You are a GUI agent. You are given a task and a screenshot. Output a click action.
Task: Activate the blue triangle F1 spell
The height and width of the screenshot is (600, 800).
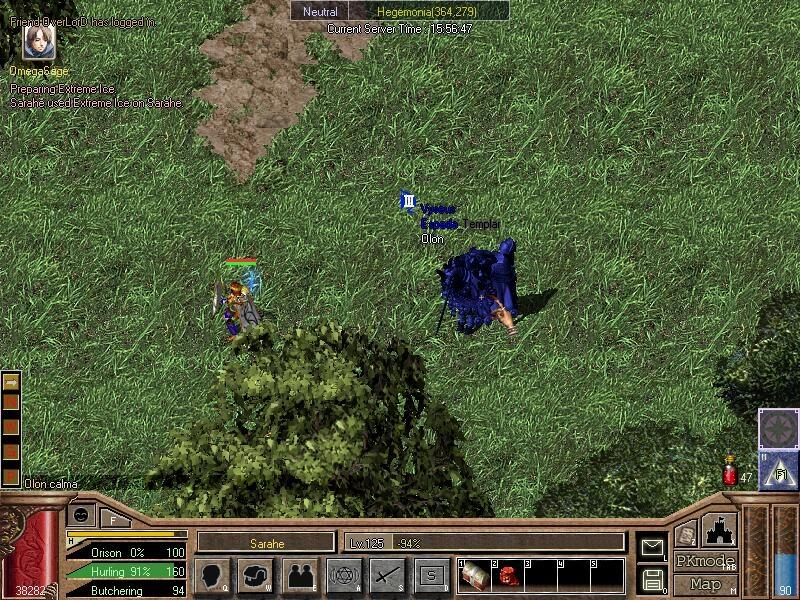coord(778,470)
